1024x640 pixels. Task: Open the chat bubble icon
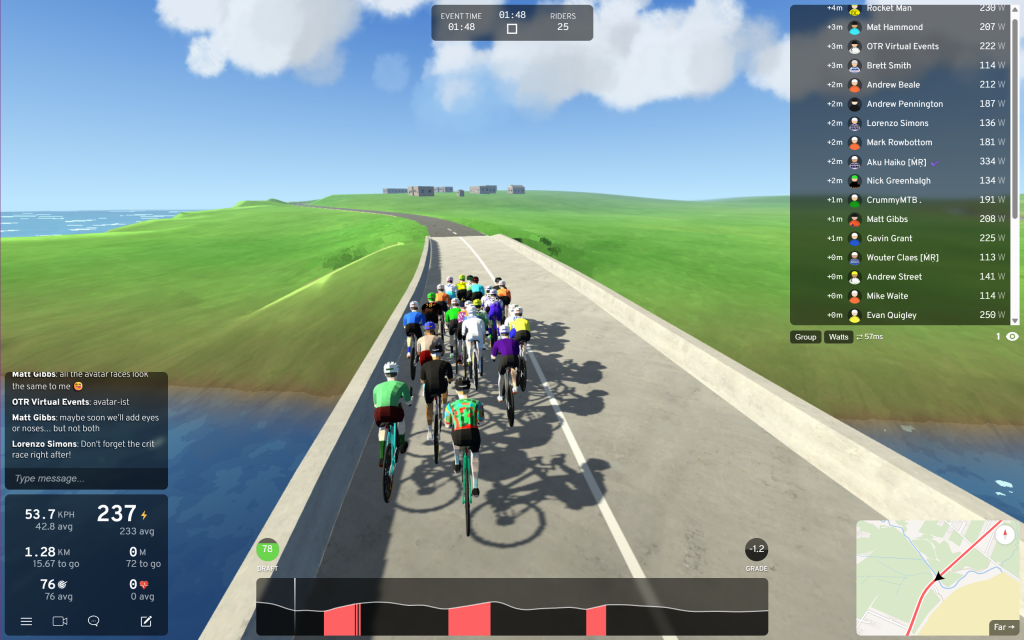(x=93, y=621)
